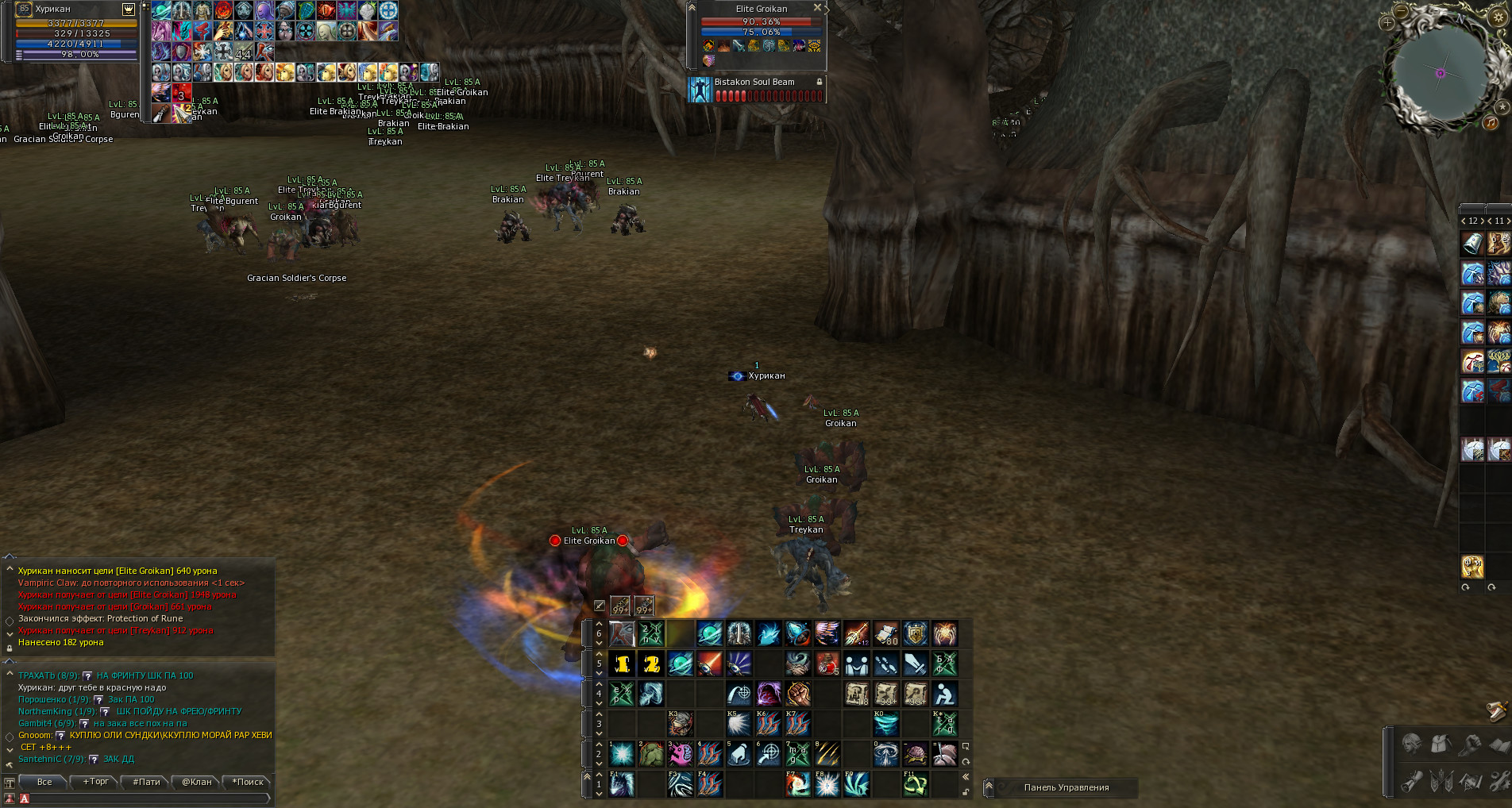Viewport: 1512px width, 808px height.
Task: Switch to inventory page 11 using the right arrow
Action: click(x=1509, y=222)
